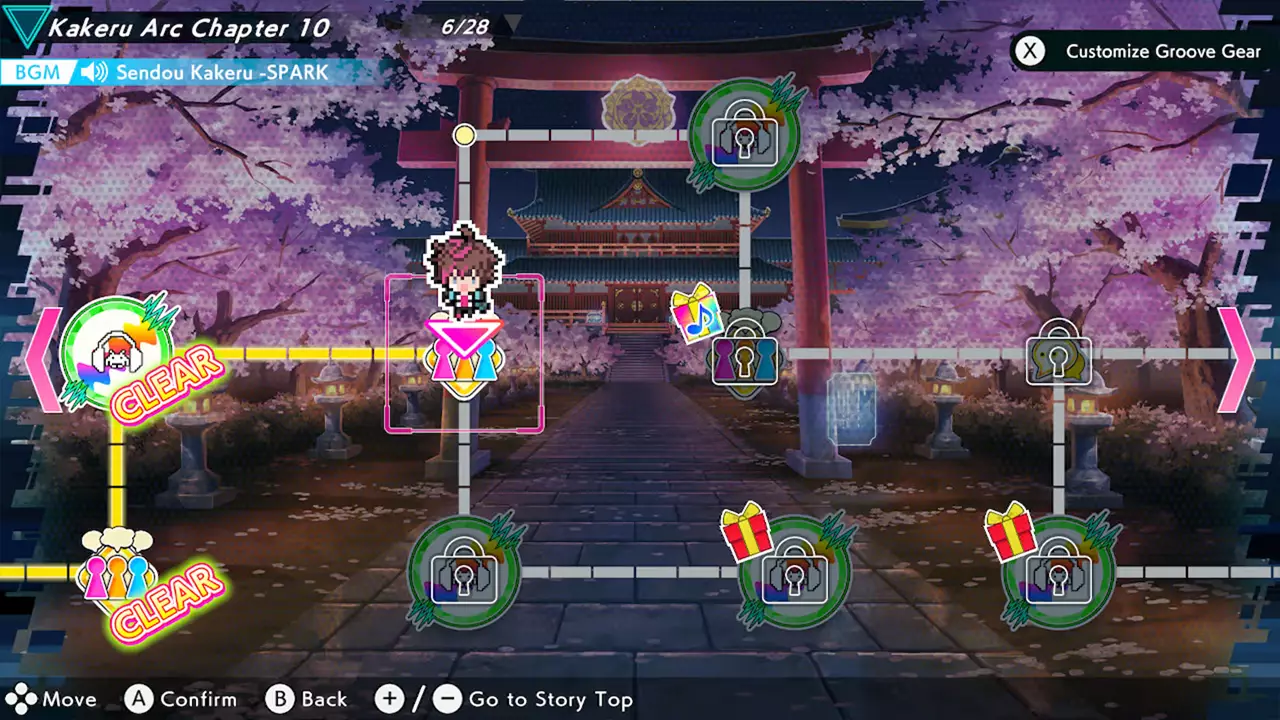Select the speech-bubble padlock stage on the right
Screen dimensions: 1280x720
(1057, 362)
